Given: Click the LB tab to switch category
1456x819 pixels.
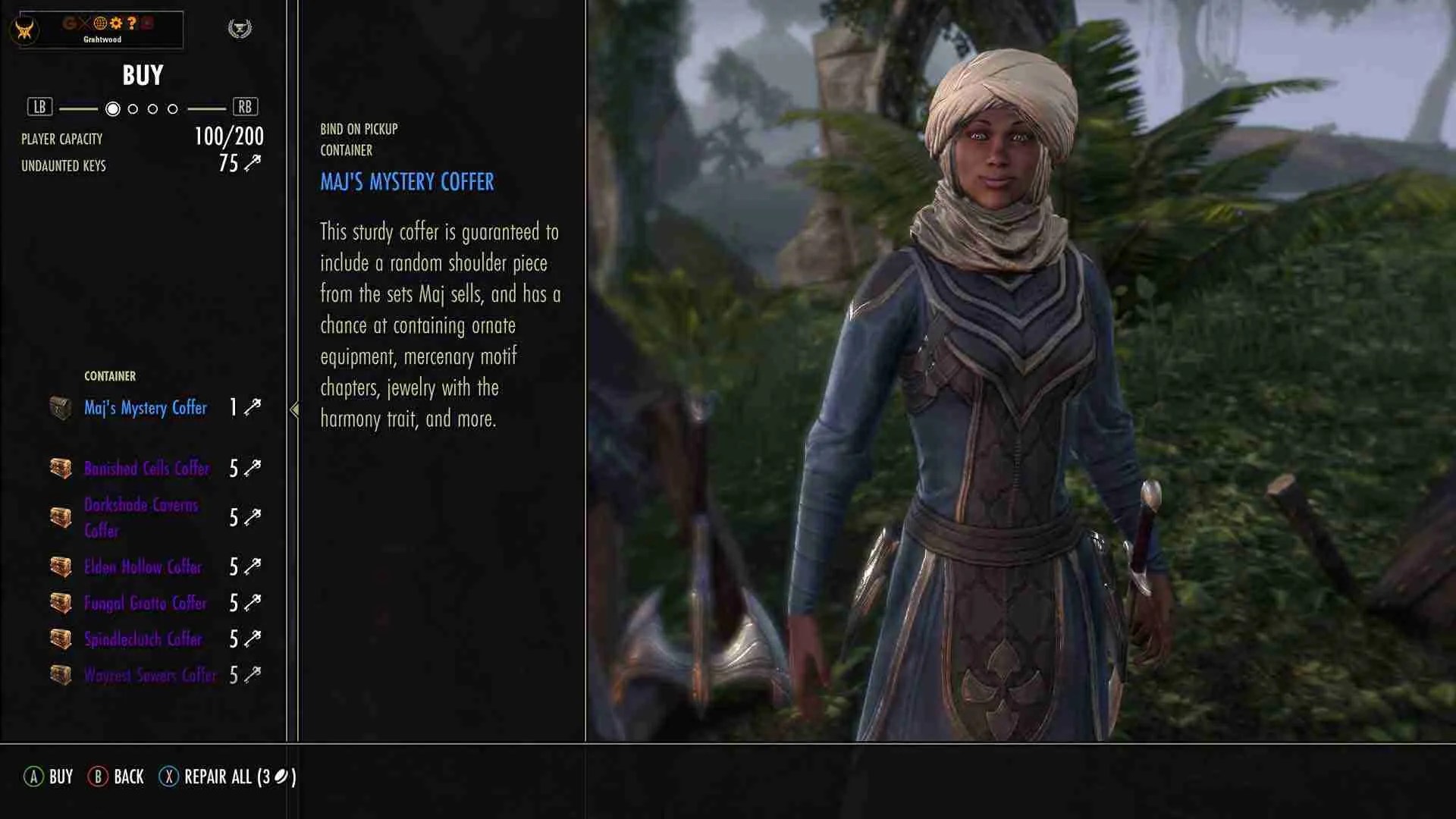Looking at the screenshot, I should click(39, 106).
